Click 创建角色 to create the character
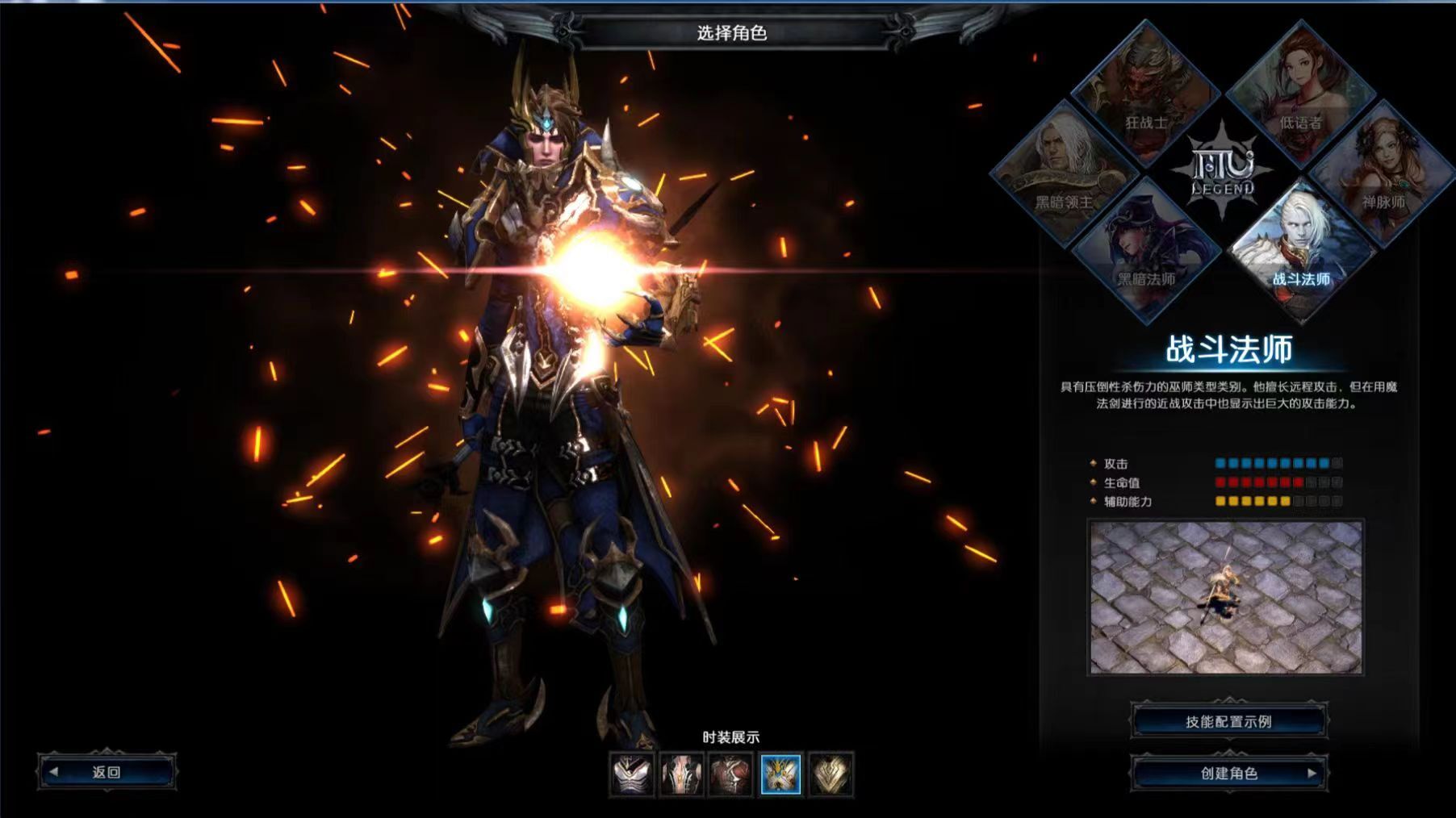Viewport: 1456px width, 818px height. (1228, 773)
